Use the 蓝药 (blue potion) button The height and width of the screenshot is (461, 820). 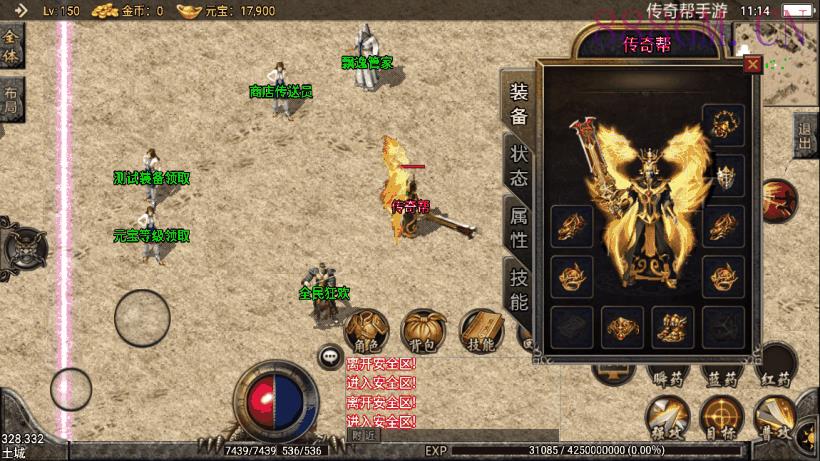(x=721, y=370)
